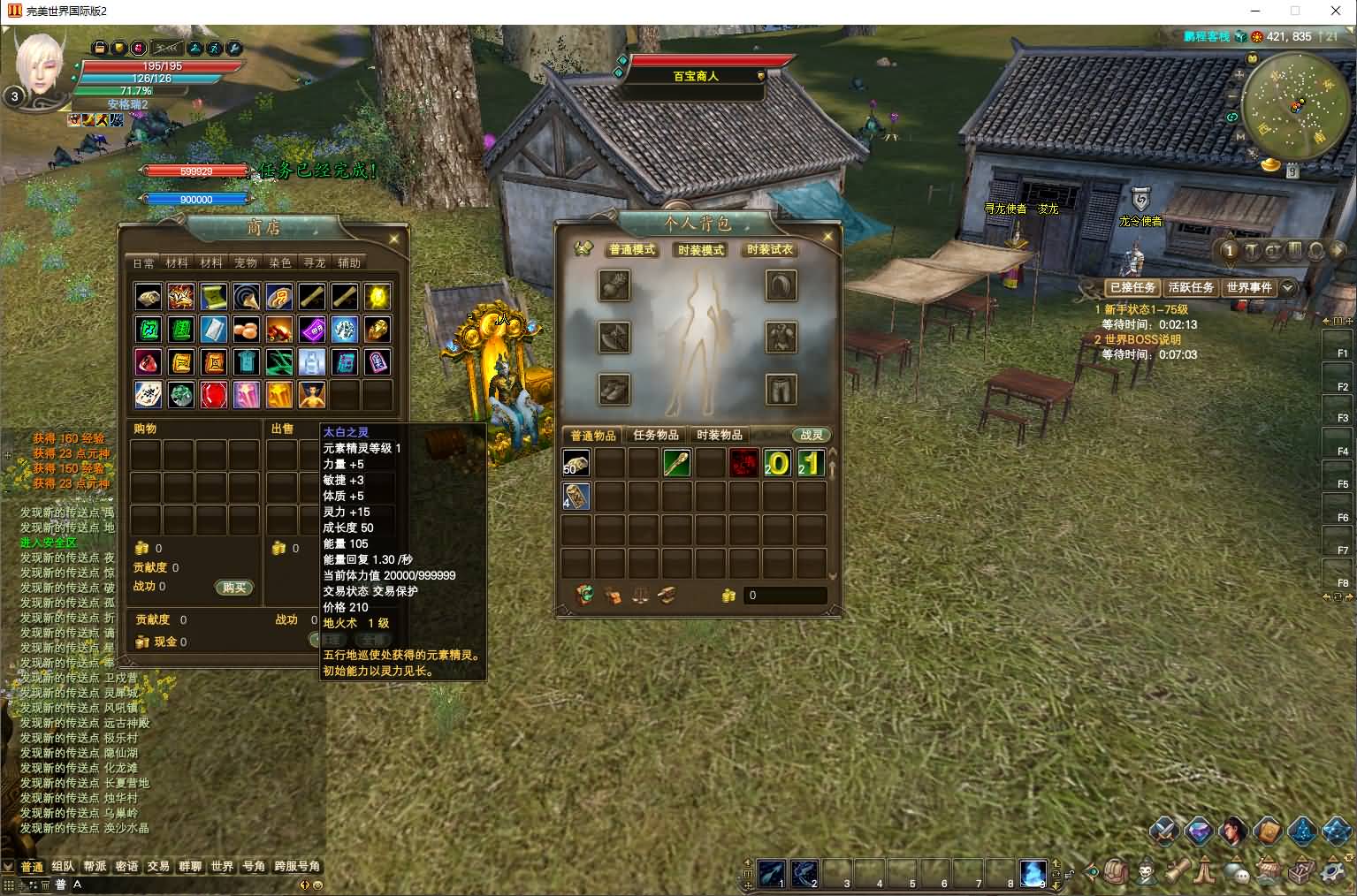Close the 商店 shop window

394,239
